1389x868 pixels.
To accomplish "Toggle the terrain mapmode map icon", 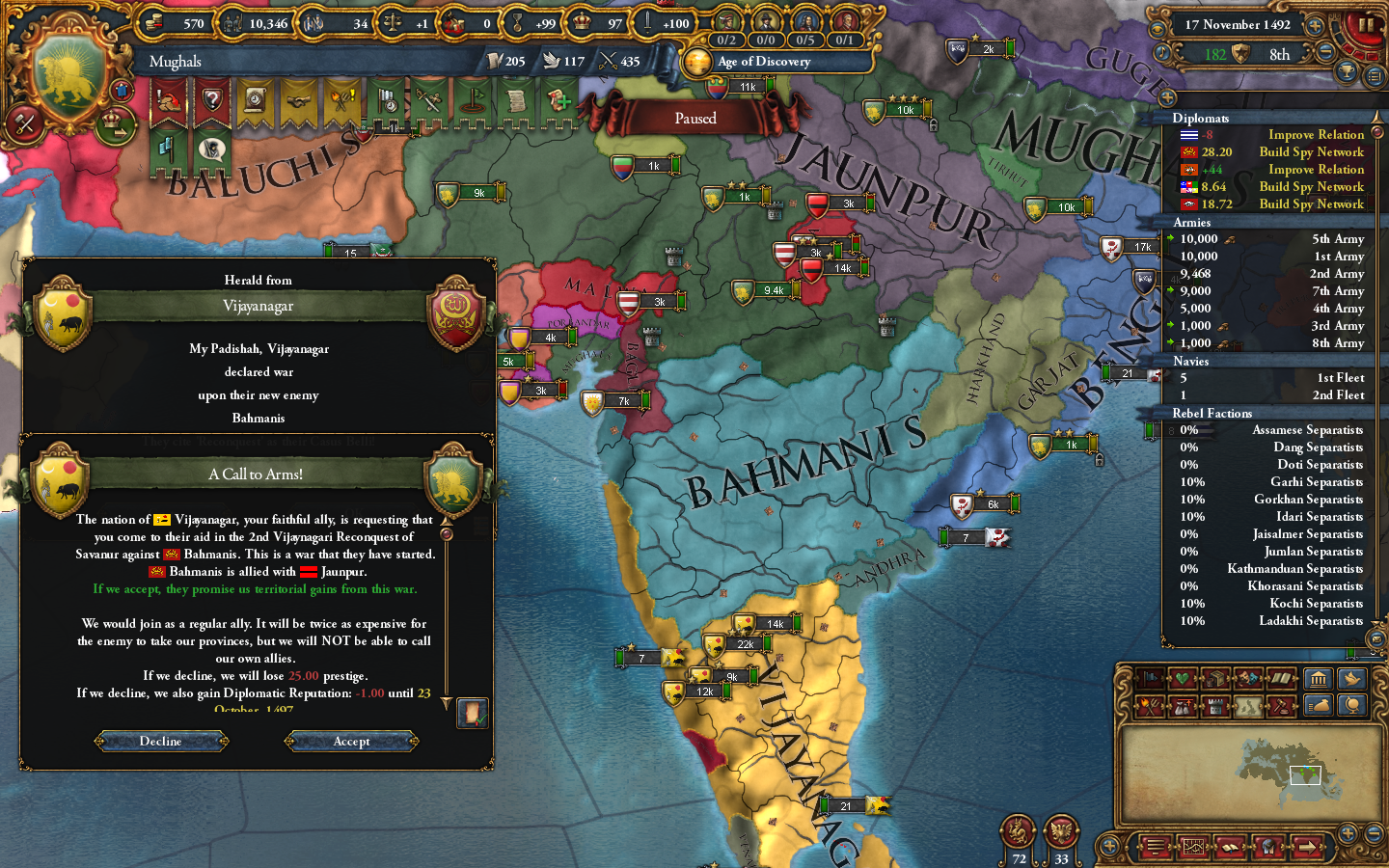I will pyautogui.click(x=1246, y=706).
